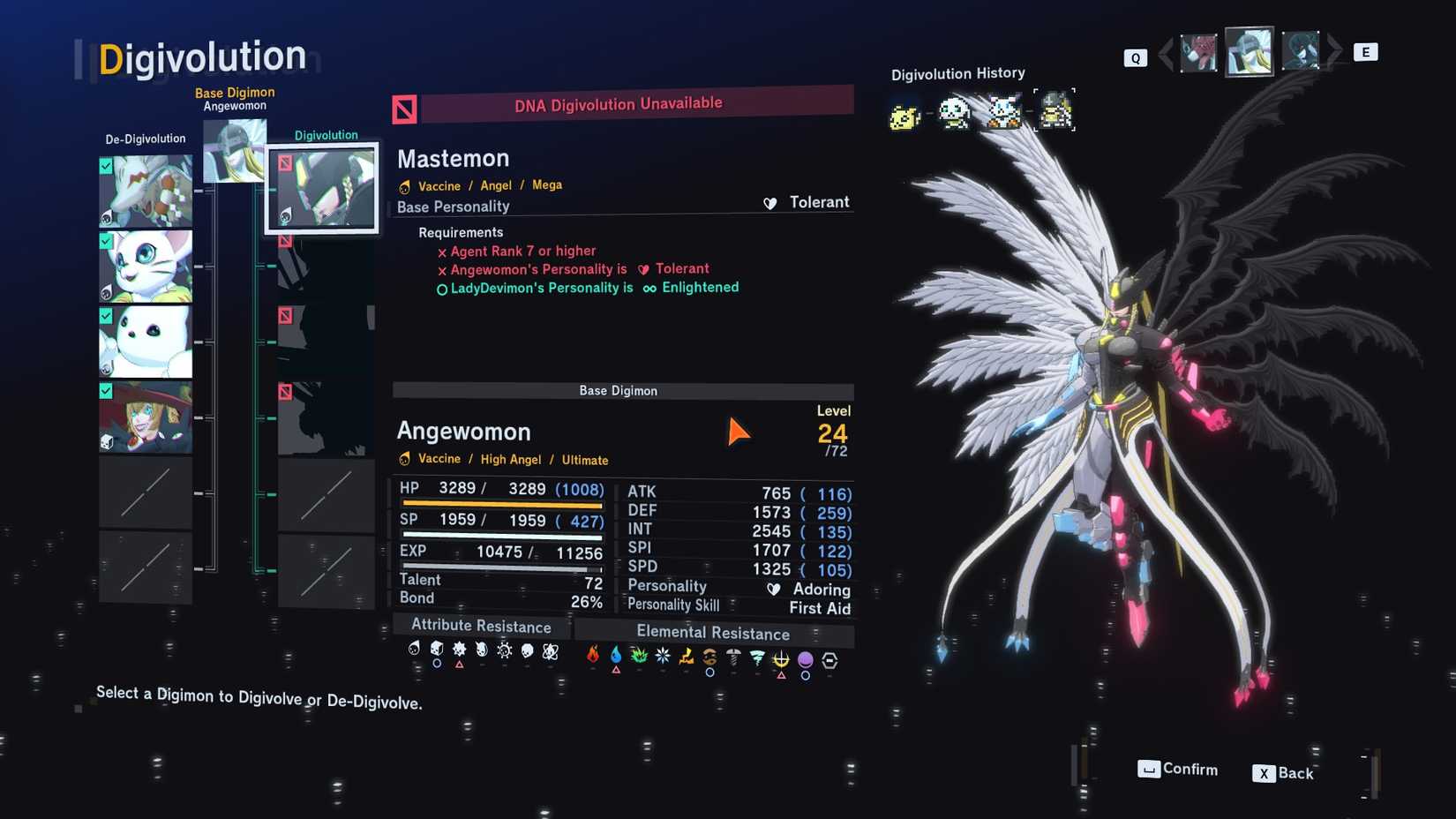
Task: Click the Enlightened personality infinity icon
Action: pyautogui.click(x=649, y=288)
